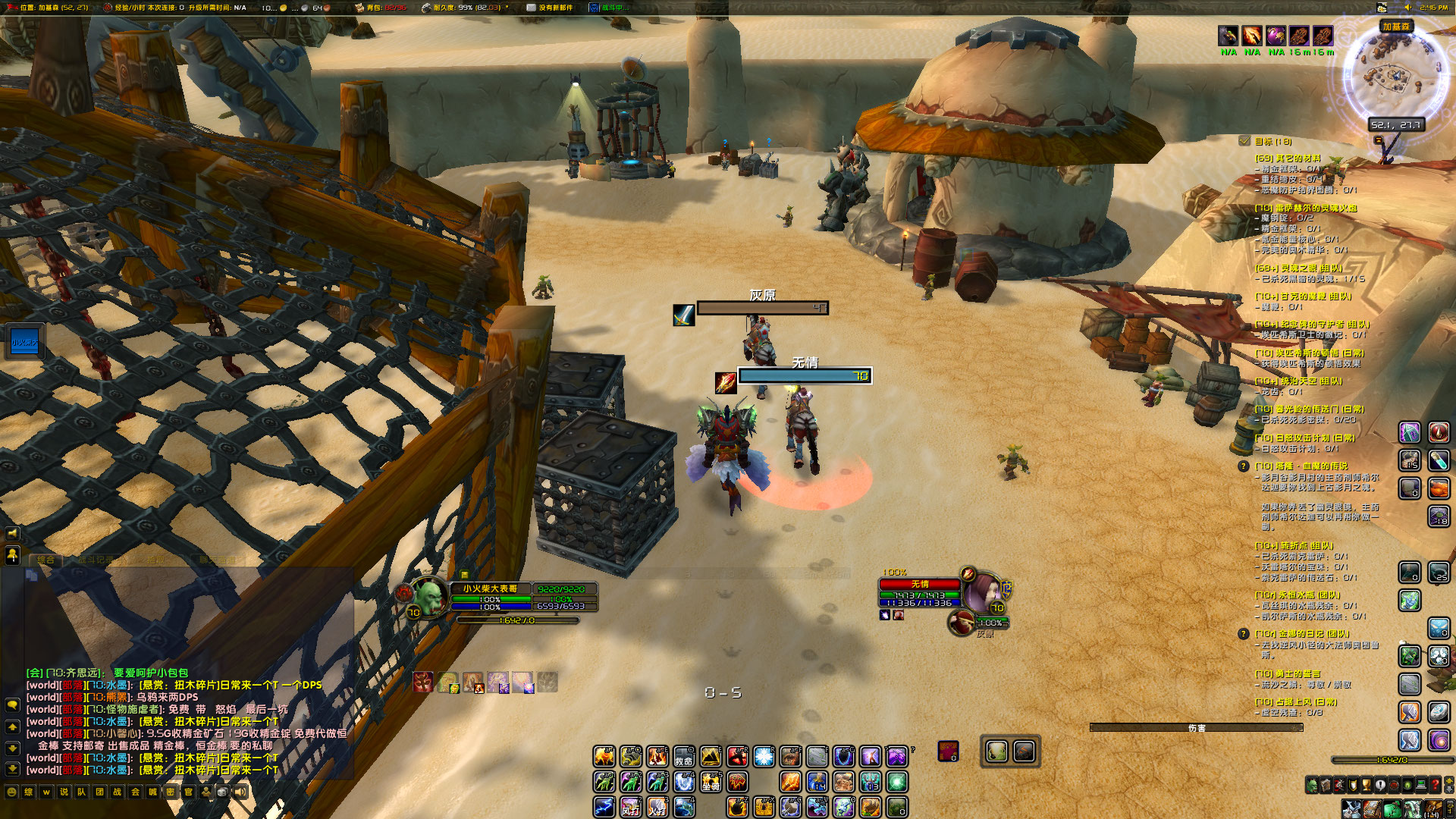The width and height of the screenshot is (1456, 819).
Task: Toggle chat sound with the speaker icon
Action: click(240, 792)
